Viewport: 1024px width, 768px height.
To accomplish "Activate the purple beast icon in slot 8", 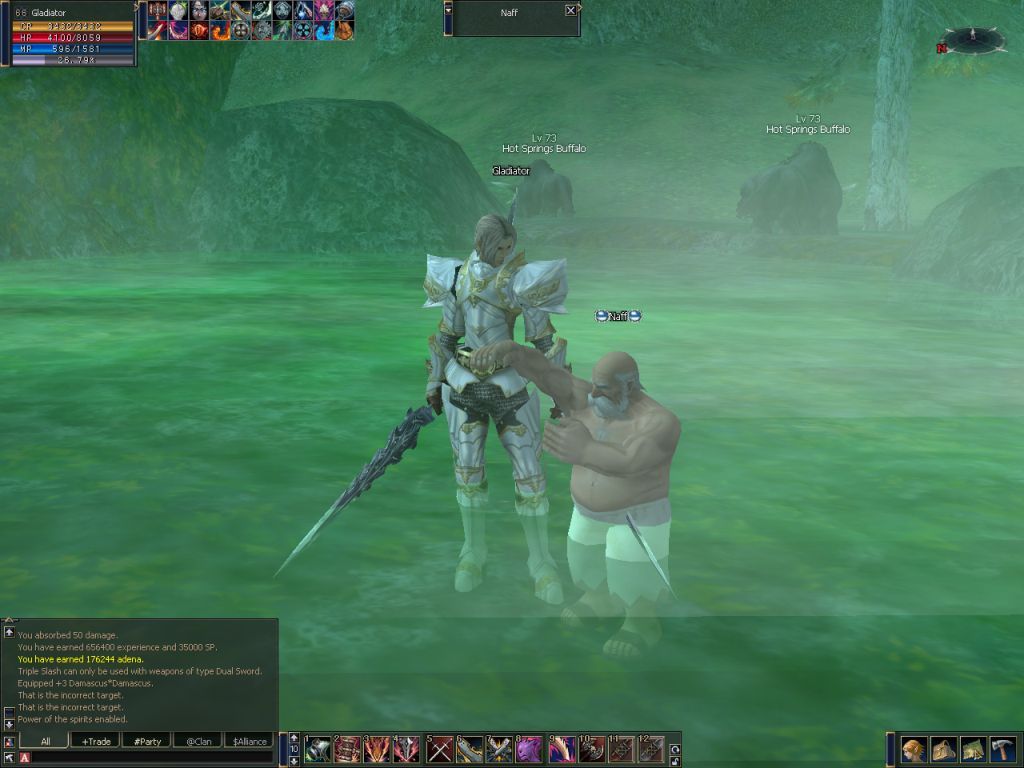I will pyautogui.click(x=530, y=749).
